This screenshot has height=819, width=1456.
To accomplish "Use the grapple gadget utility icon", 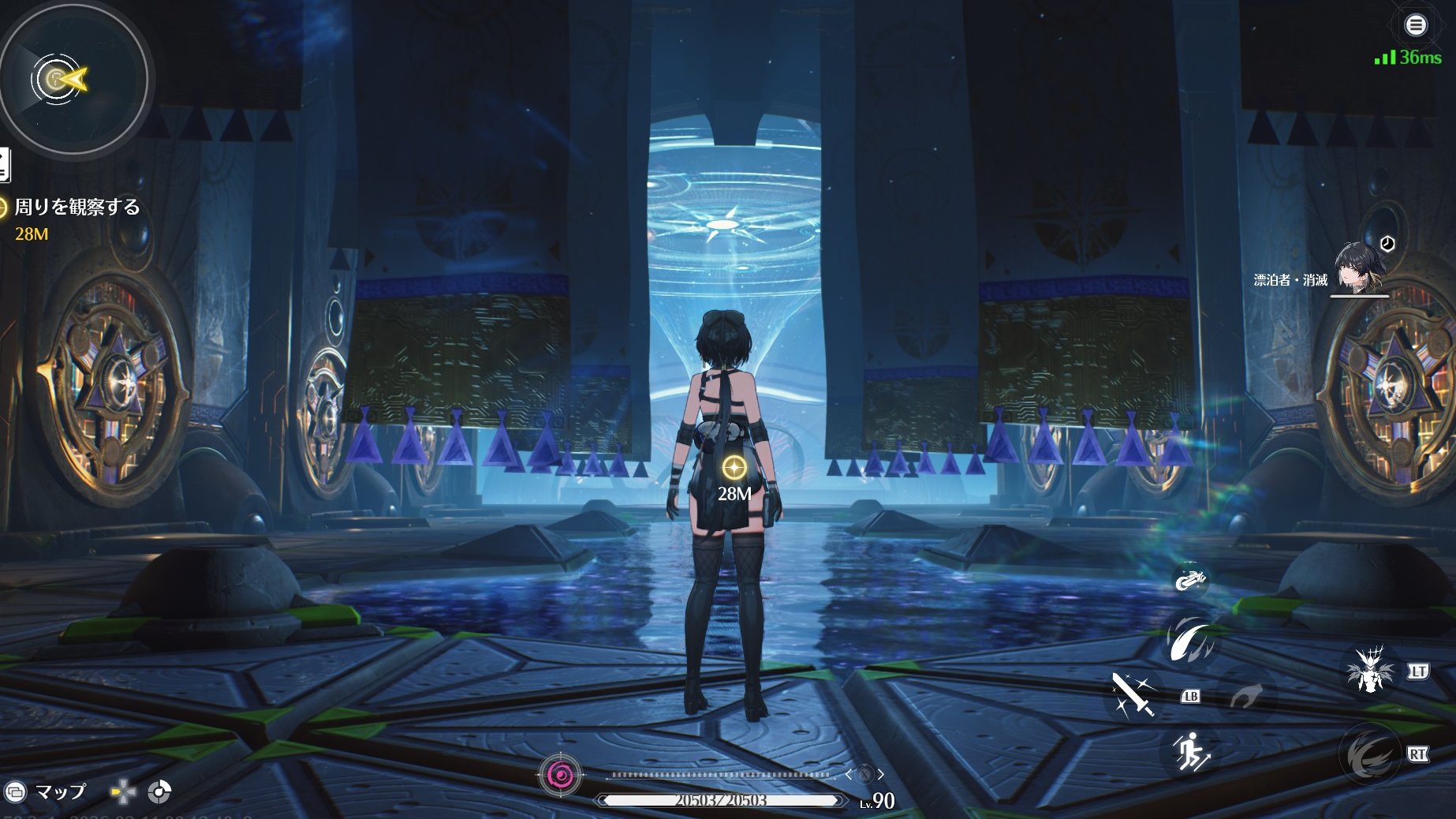I will click(x=1190, y=580).
